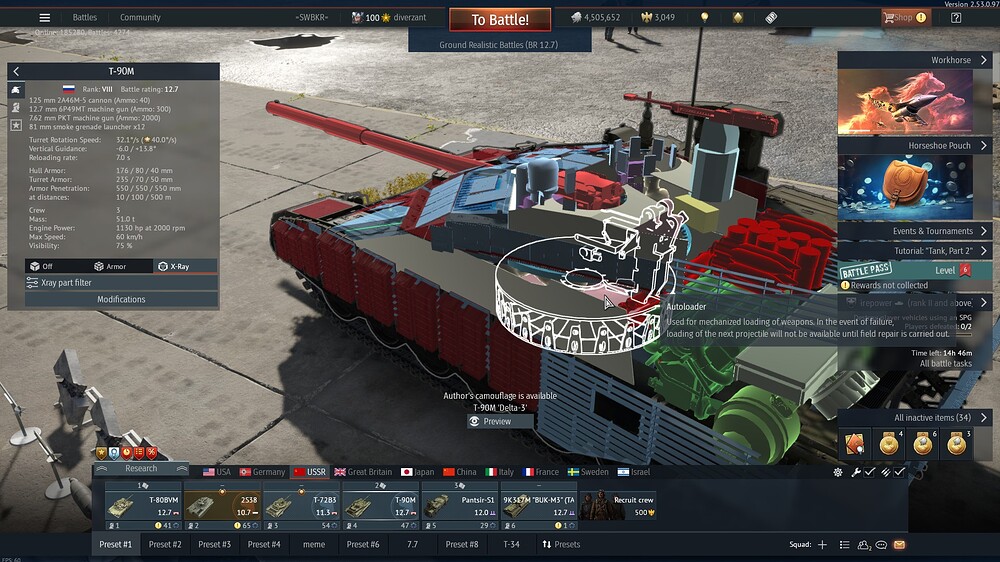Select the Great Britain nation tab
Viewport: 1000px width, 562px height.
[364, 472]
